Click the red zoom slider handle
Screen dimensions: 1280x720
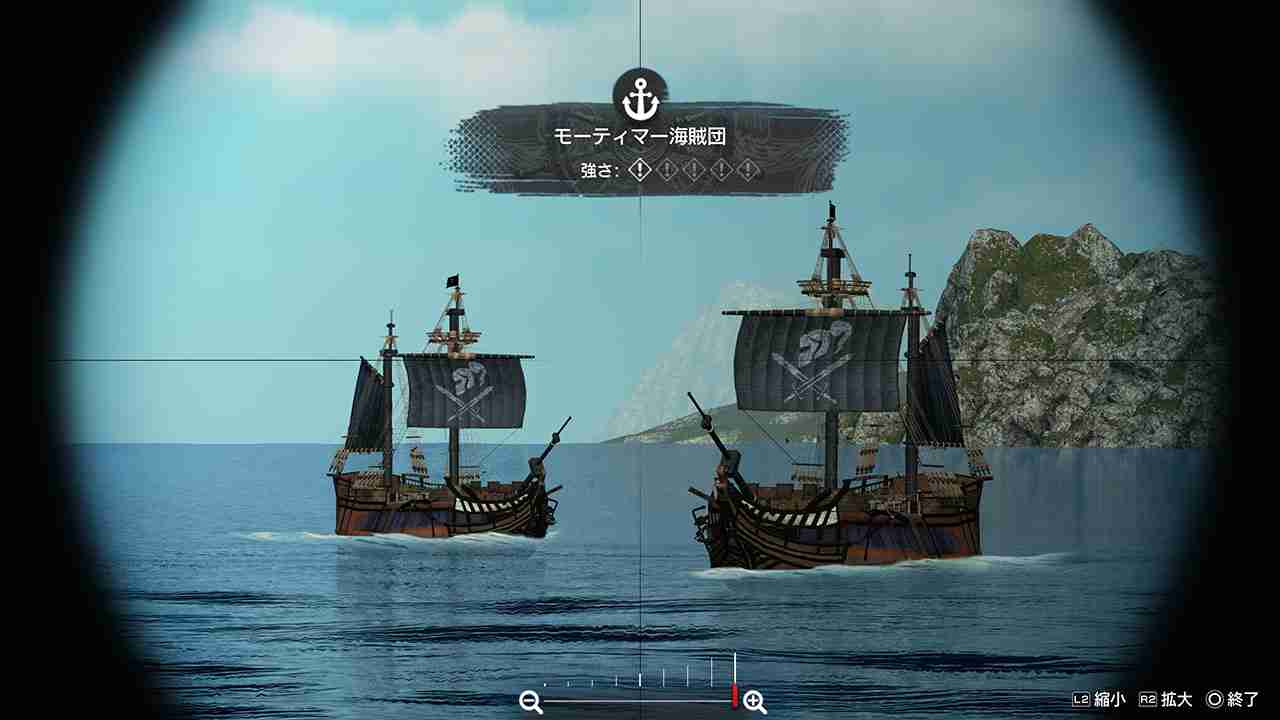(x=735, y=697)
